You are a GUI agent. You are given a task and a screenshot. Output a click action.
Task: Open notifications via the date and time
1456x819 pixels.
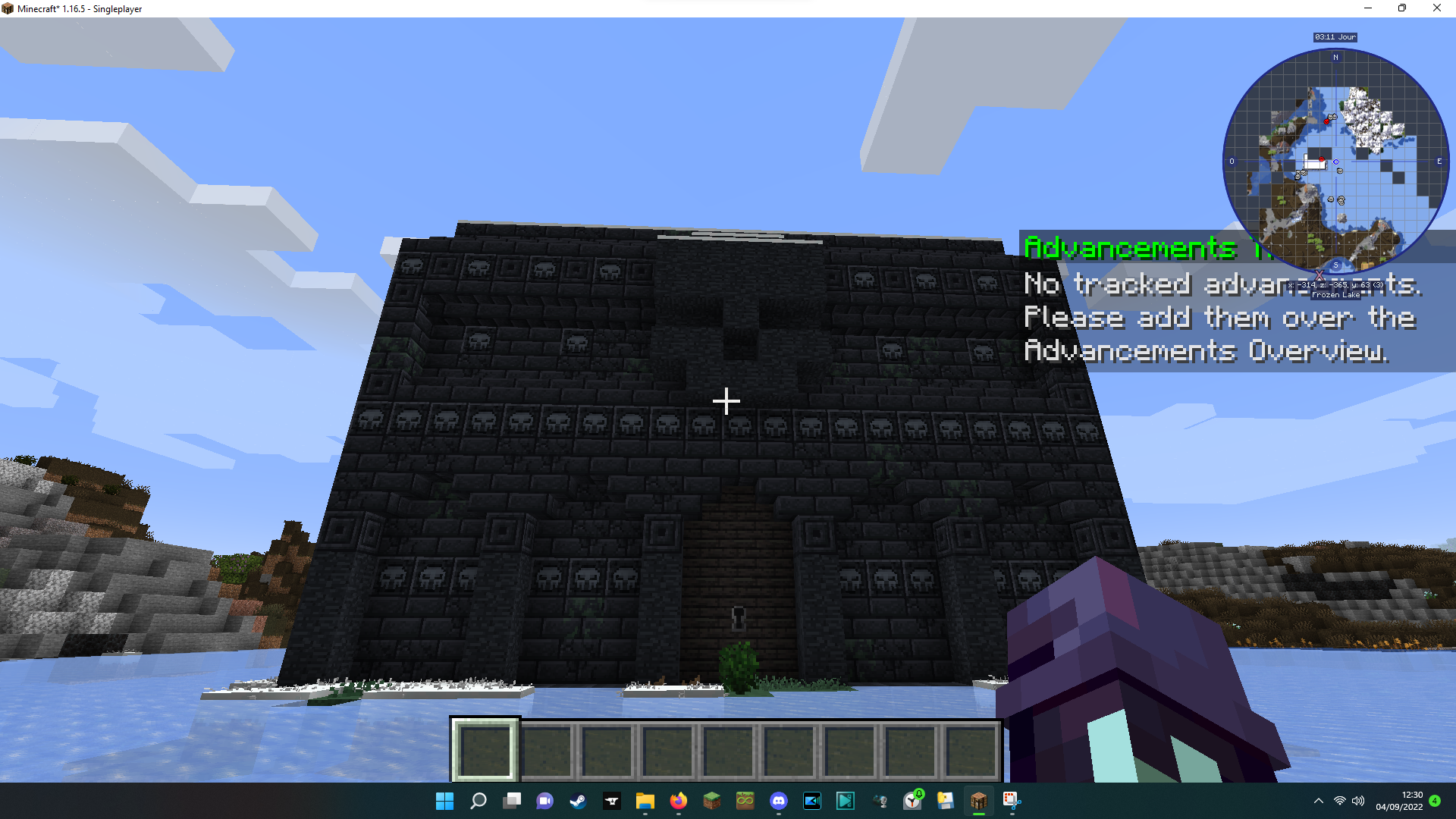click(x=1399, y=801)
